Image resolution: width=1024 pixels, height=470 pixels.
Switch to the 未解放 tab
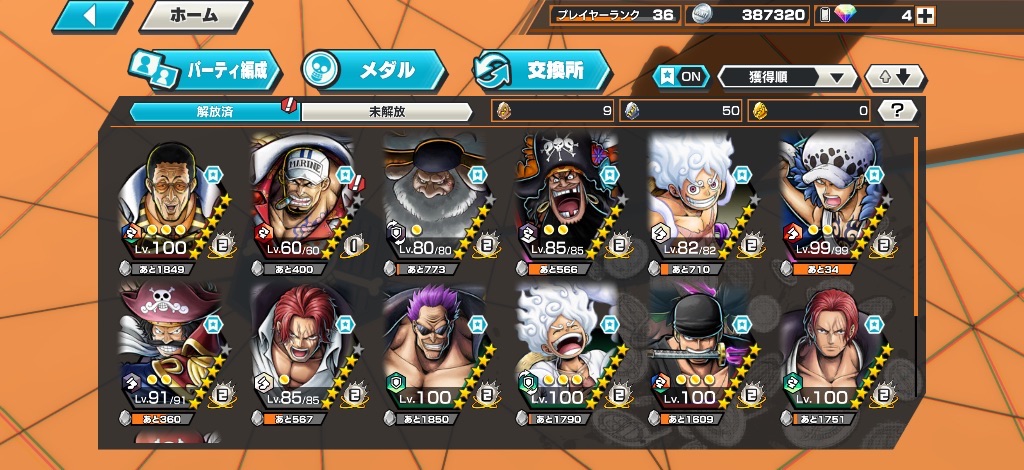point(386,111)
